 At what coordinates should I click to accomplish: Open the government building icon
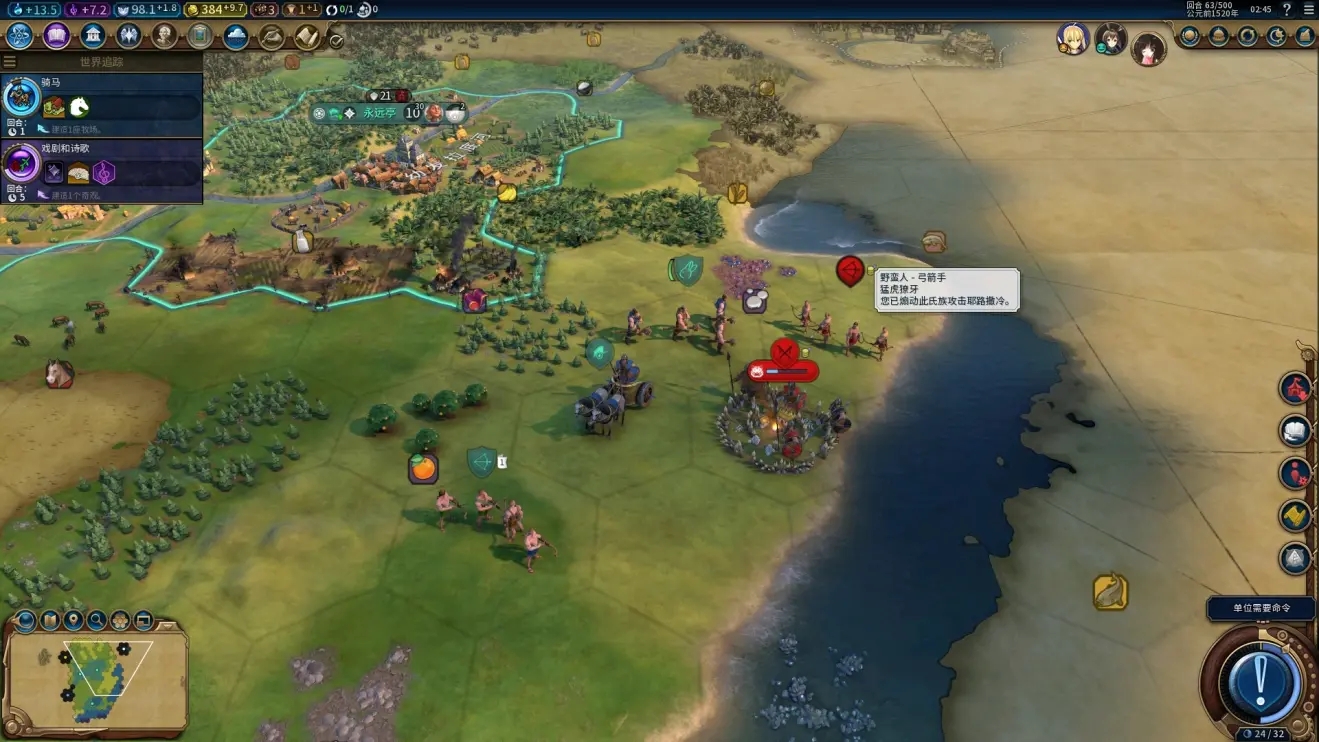pyautogui.click(x=93, y=36)
